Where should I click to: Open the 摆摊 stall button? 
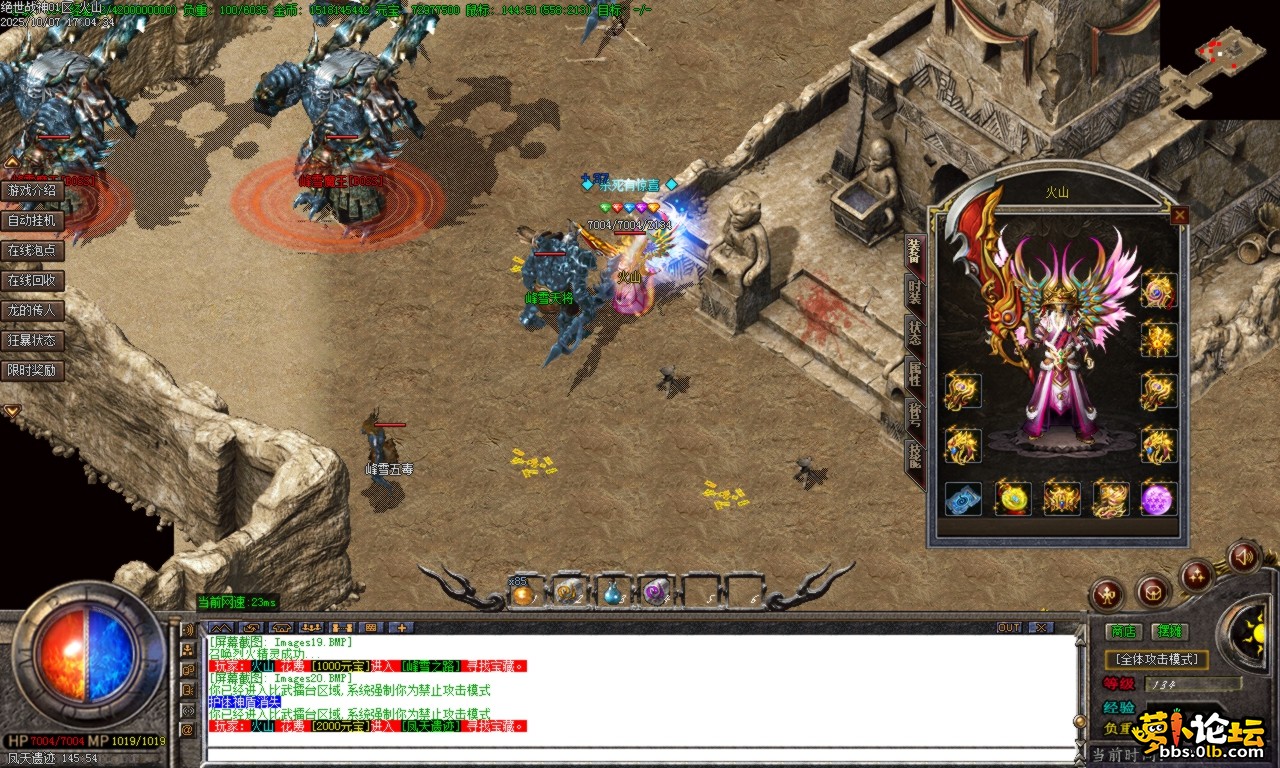[1168, 631]
